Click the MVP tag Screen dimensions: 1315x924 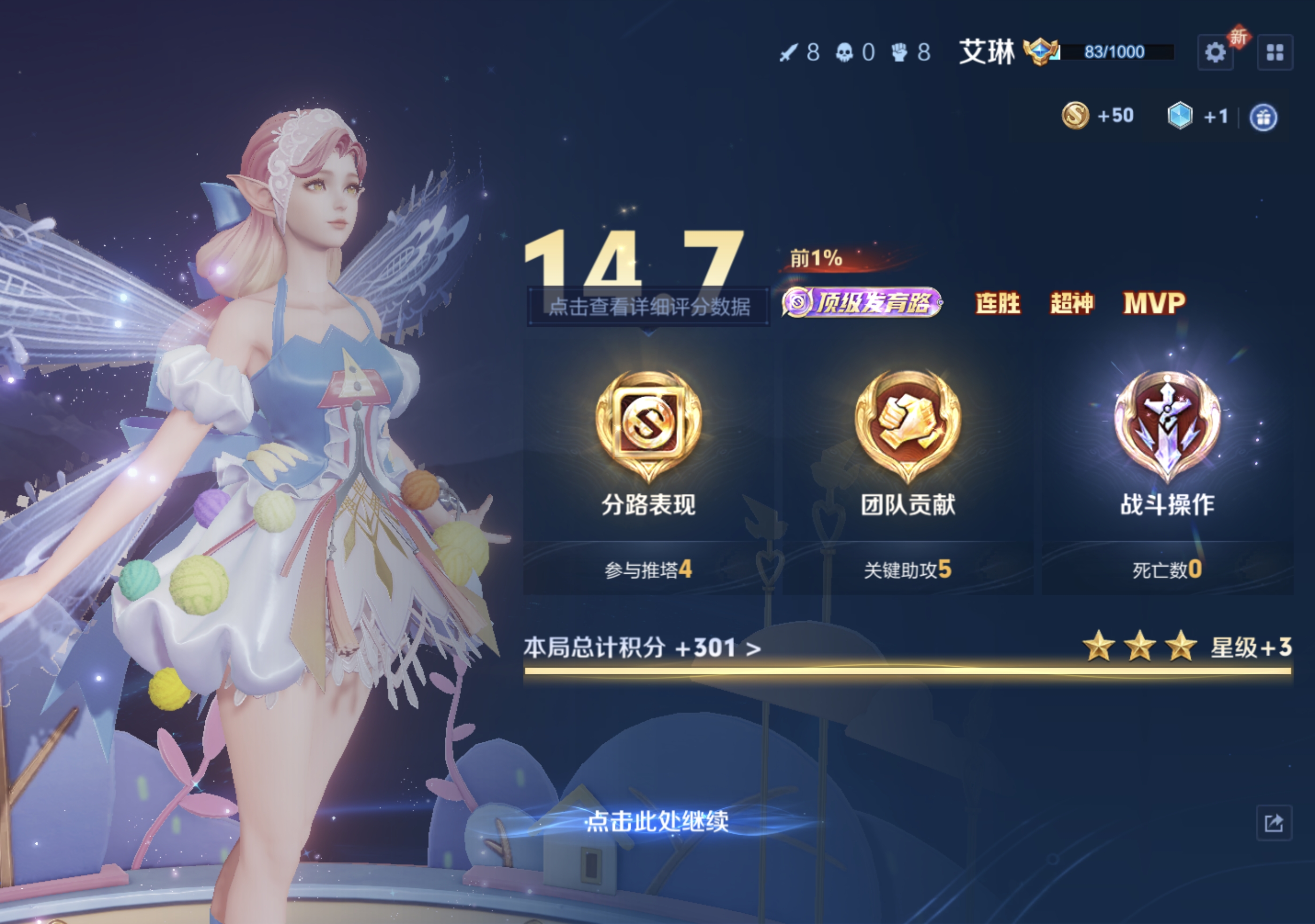tap(1154, 303)
